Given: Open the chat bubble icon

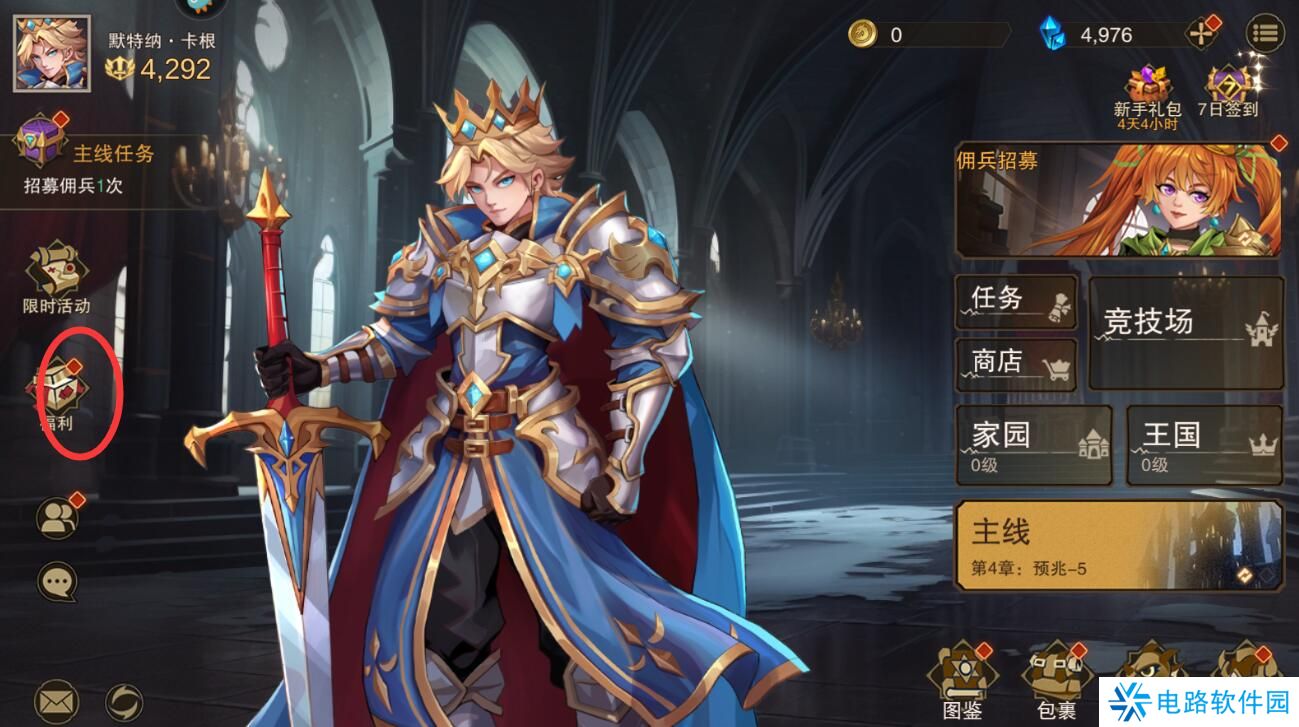Looking at the screenshot, I should click(57, 580).
